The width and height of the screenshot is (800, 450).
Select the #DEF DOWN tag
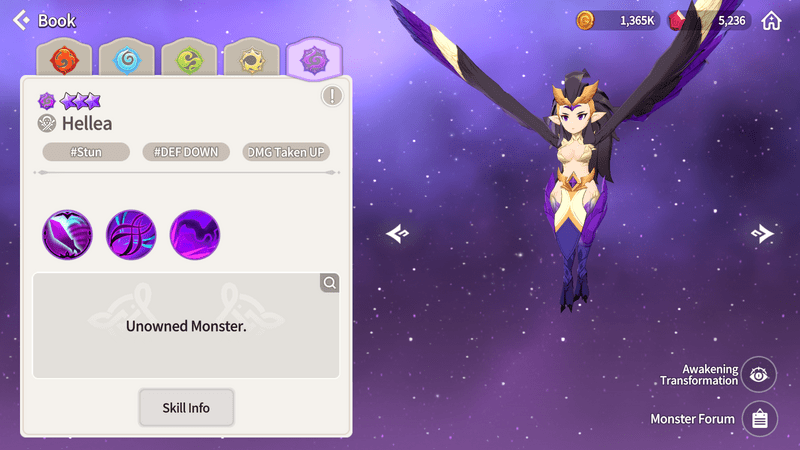[x=186, y=152]
